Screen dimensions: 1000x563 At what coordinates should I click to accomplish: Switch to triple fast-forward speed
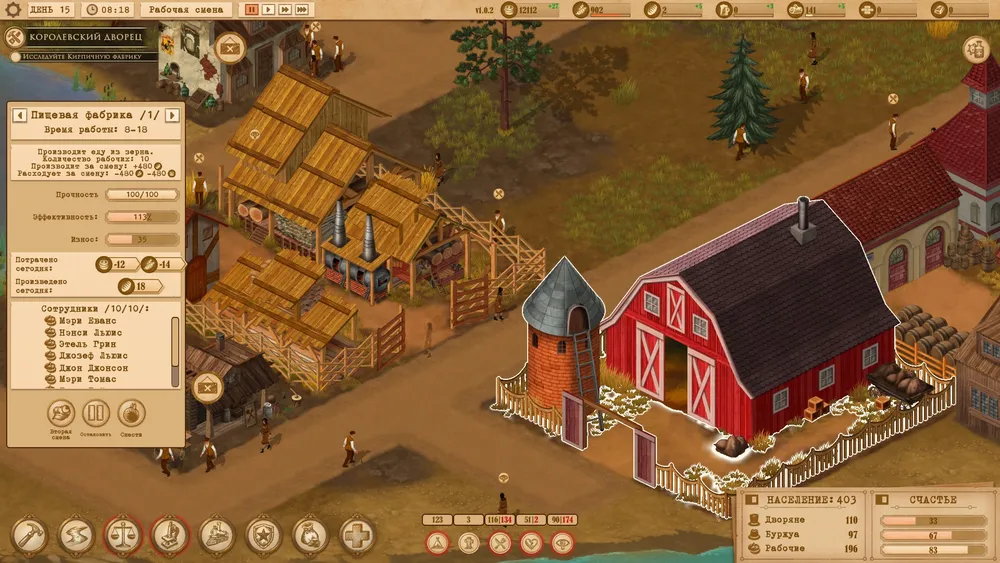302,9
